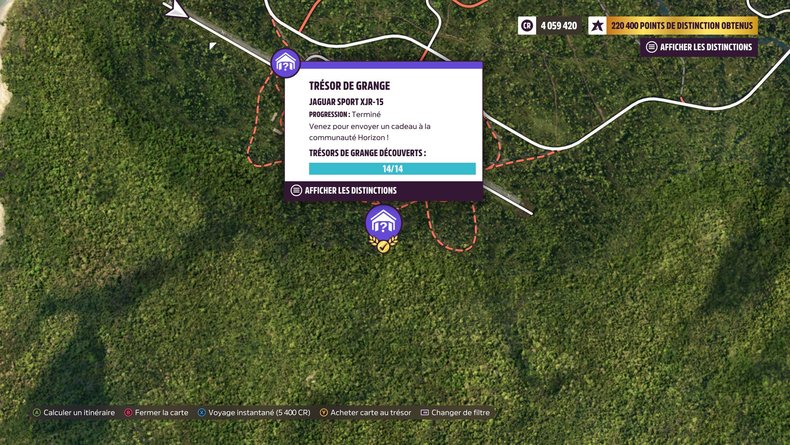Open Afficher les distinctions under the points banner
The width and height of the screenshot is (790, 445).
(699, 47)
